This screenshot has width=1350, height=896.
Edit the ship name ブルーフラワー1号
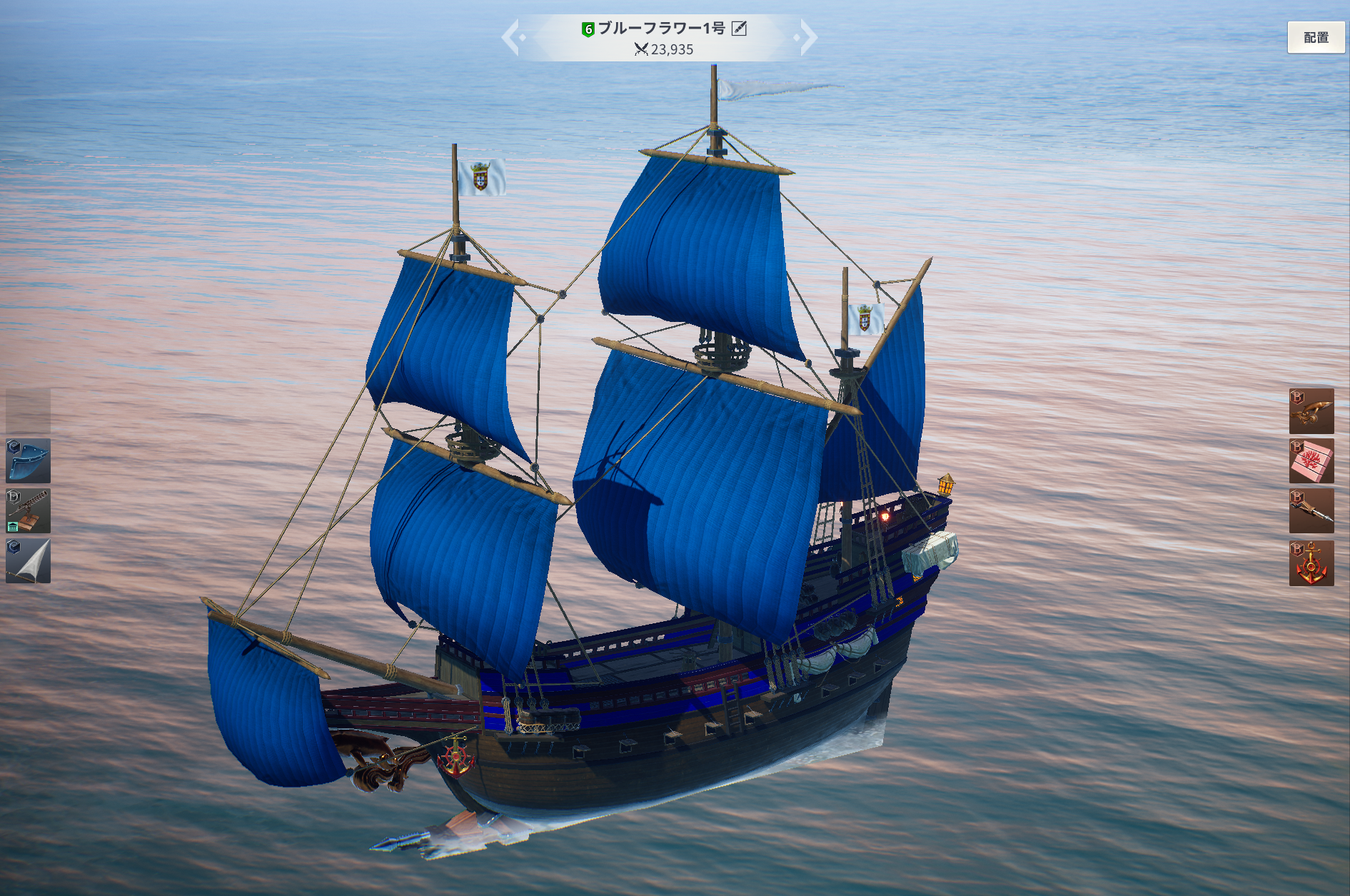[x=740, y=29]
